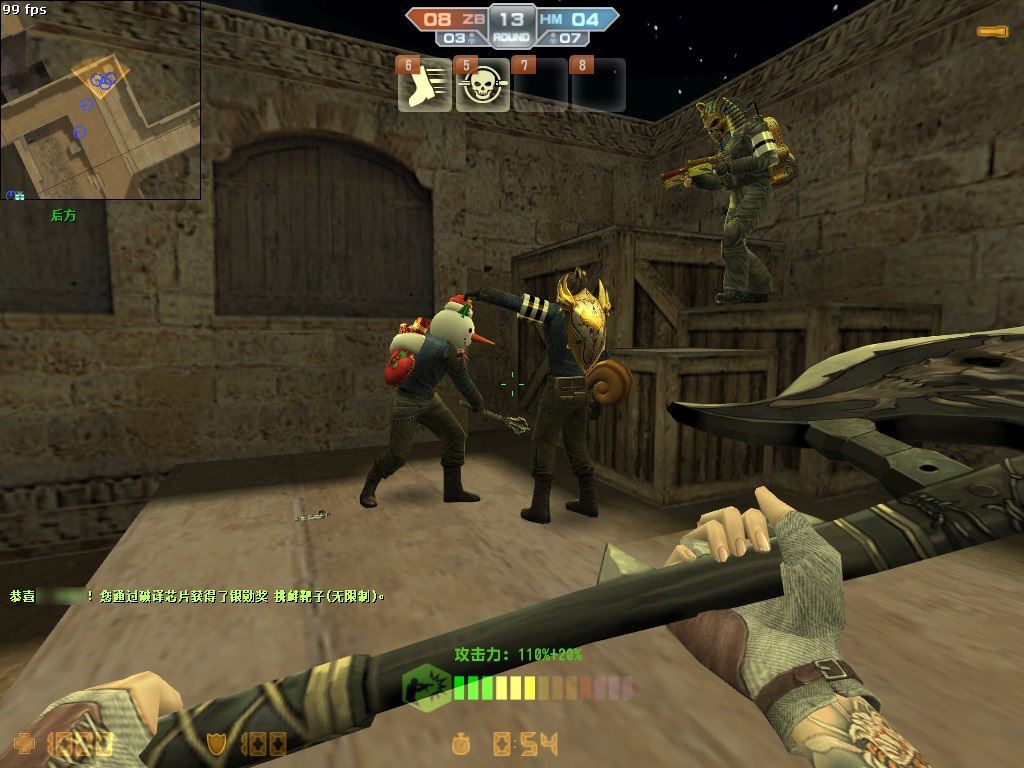
Task: Activate the sprint boot skill icon
Action: pos(425,86)
